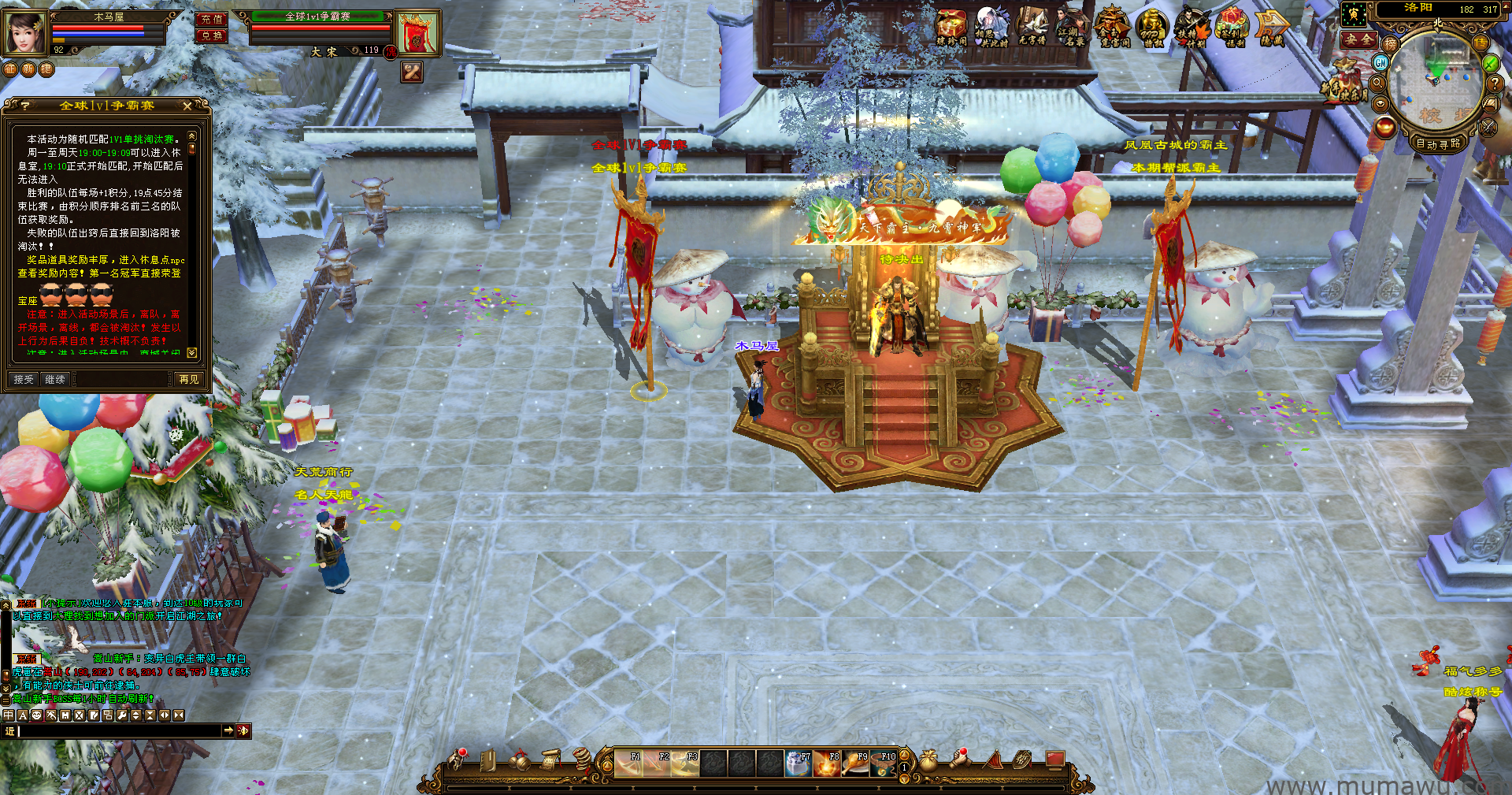Open the 兑换 exchange button
This screenshot has width=1512, height=795.
click(211, 35)
